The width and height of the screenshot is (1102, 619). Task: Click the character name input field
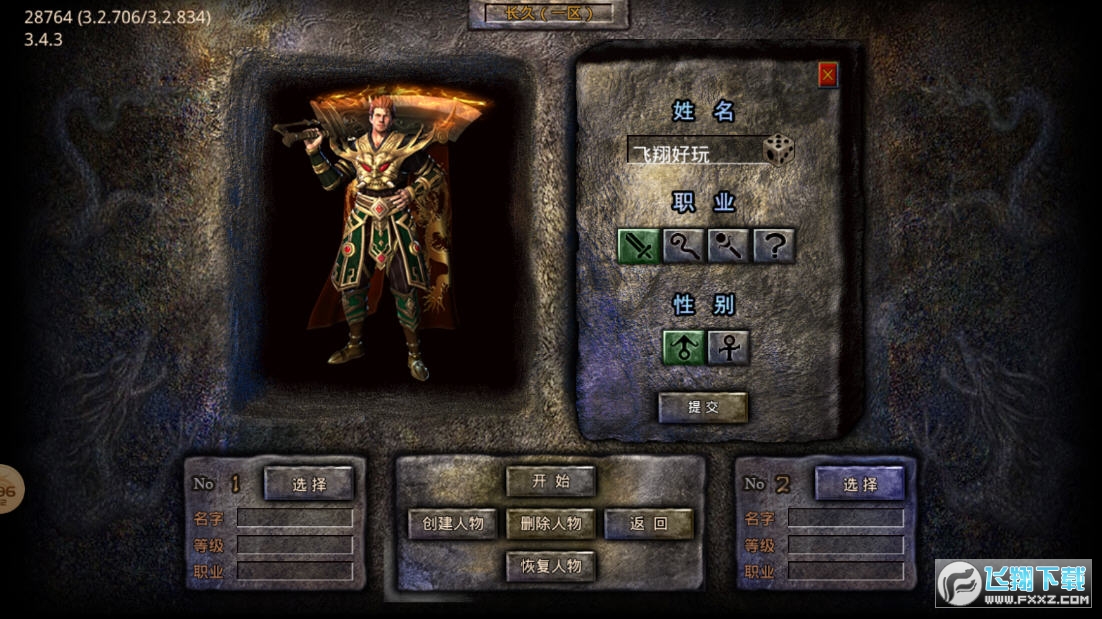tap(693, 152)
